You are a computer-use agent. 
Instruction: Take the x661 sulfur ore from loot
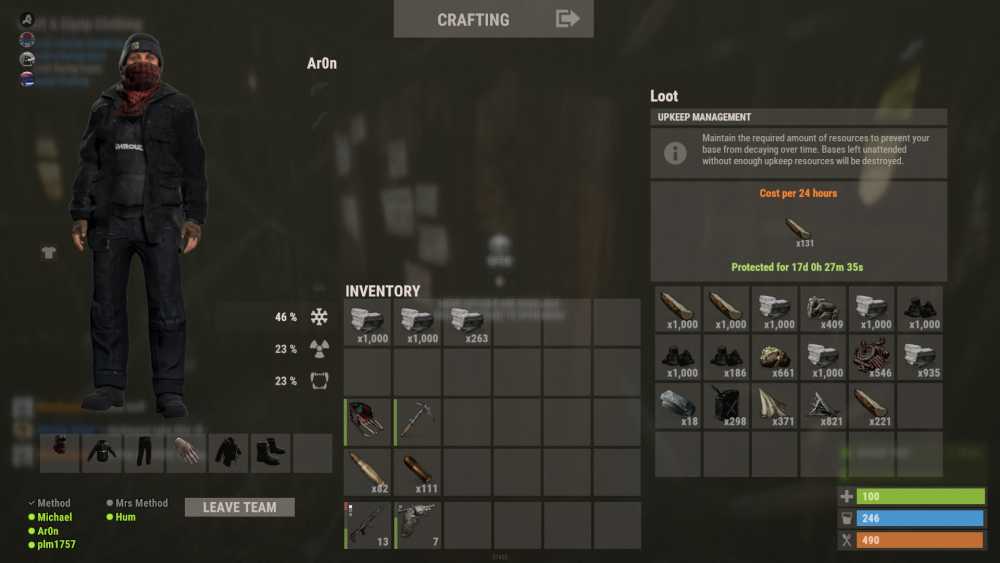click(x=776, y=358)
